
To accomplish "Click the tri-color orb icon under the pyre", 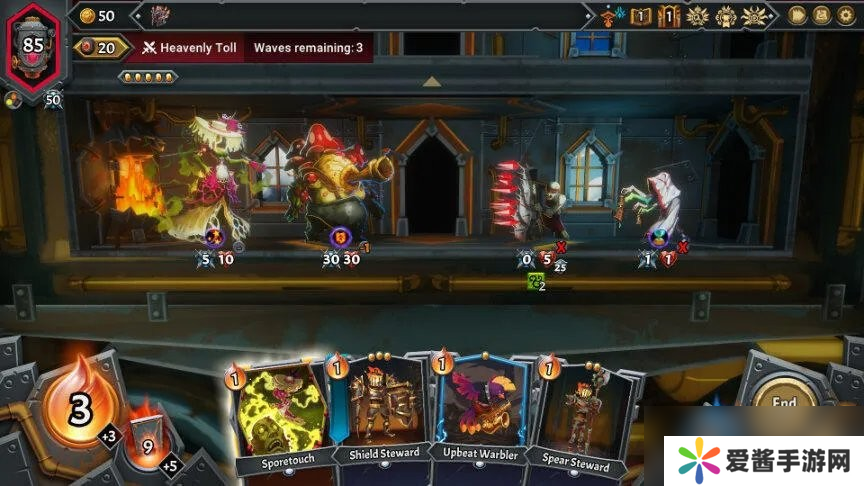I will tap(11, 99).
